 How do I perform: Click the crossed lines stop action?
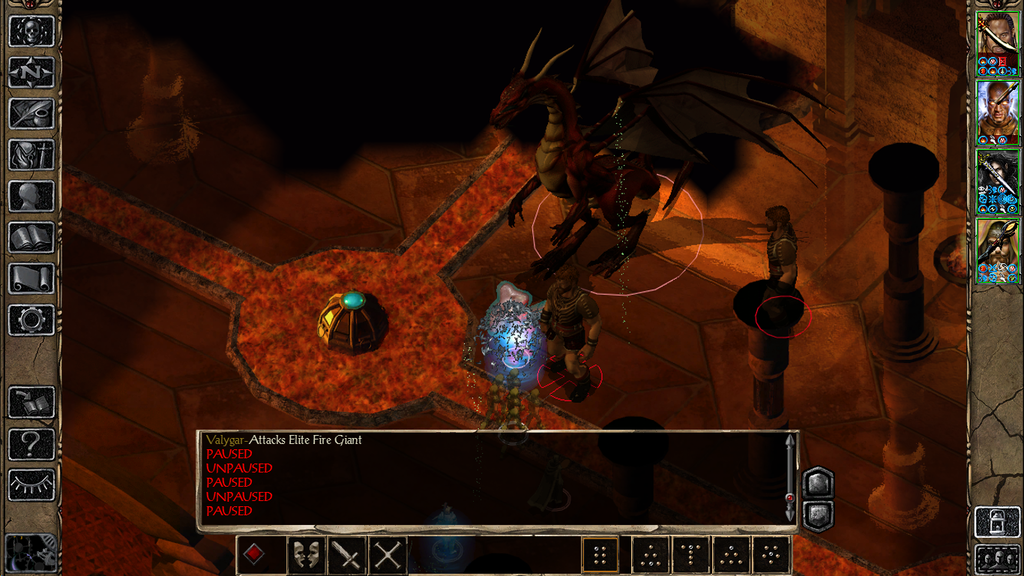(x=388, y=555)
